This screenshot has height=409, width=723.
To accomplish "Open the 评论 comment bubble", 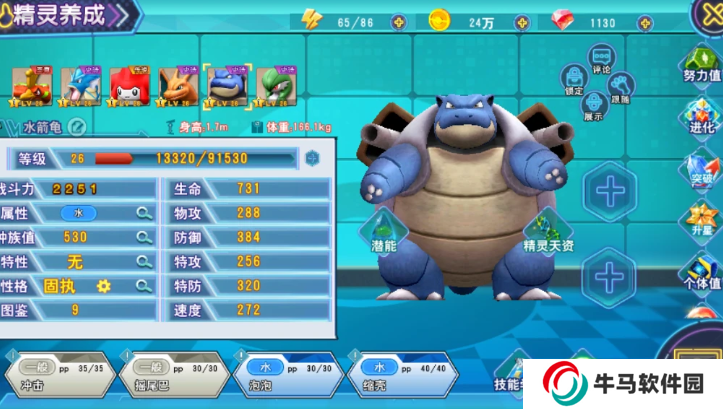I will 601,62.
